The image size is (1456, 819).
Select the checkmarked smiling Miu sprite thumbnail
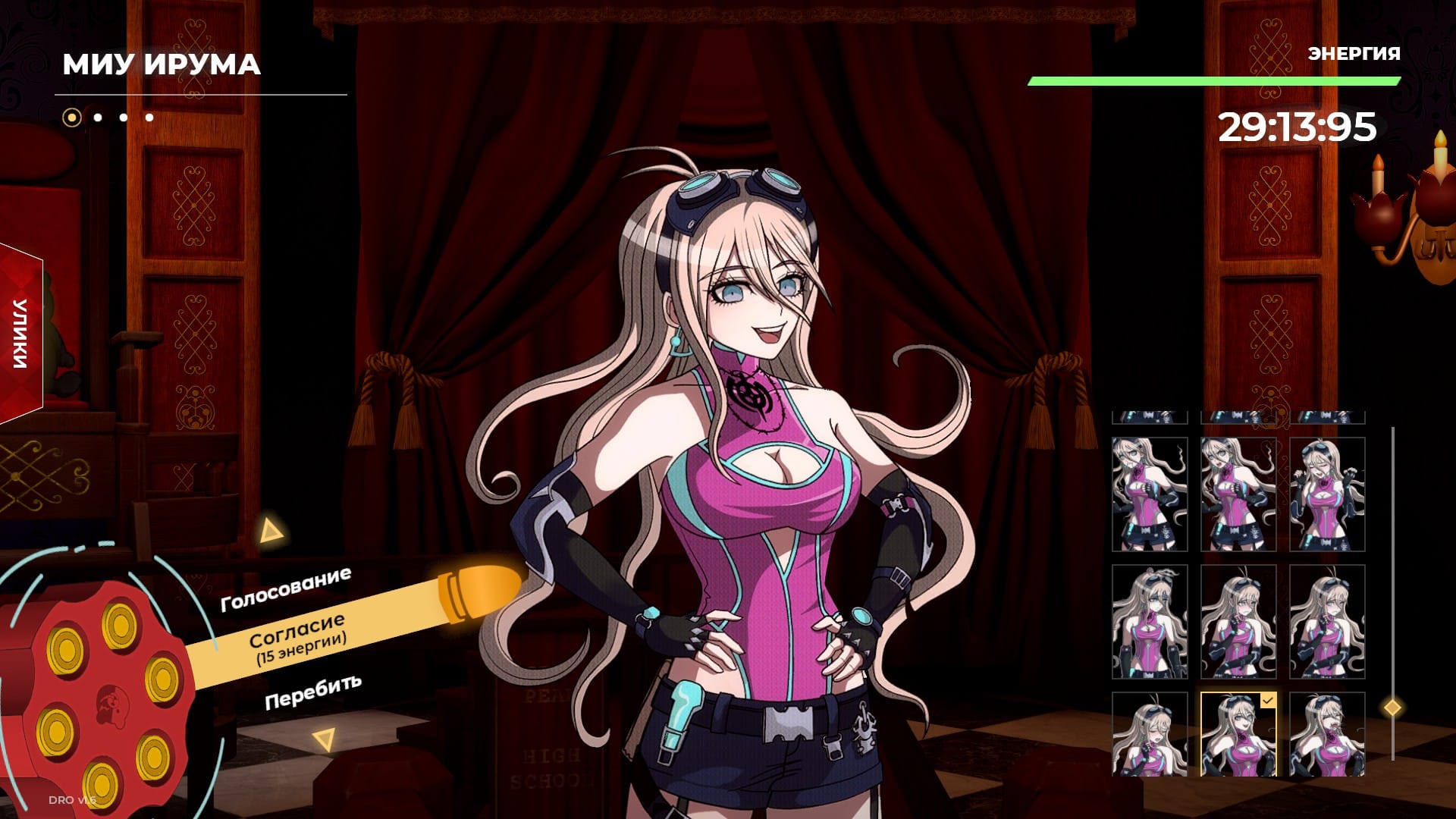(1238, 734)
